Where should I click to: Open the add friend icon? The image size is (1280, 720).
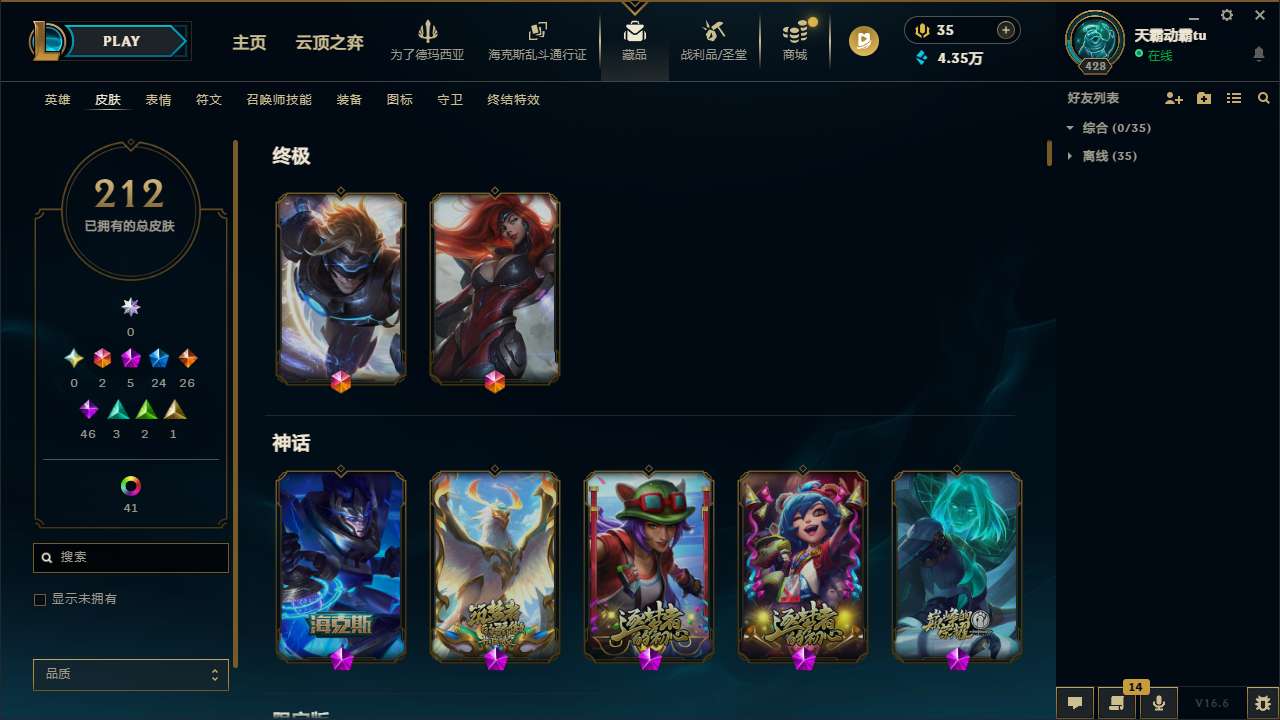1174,98
